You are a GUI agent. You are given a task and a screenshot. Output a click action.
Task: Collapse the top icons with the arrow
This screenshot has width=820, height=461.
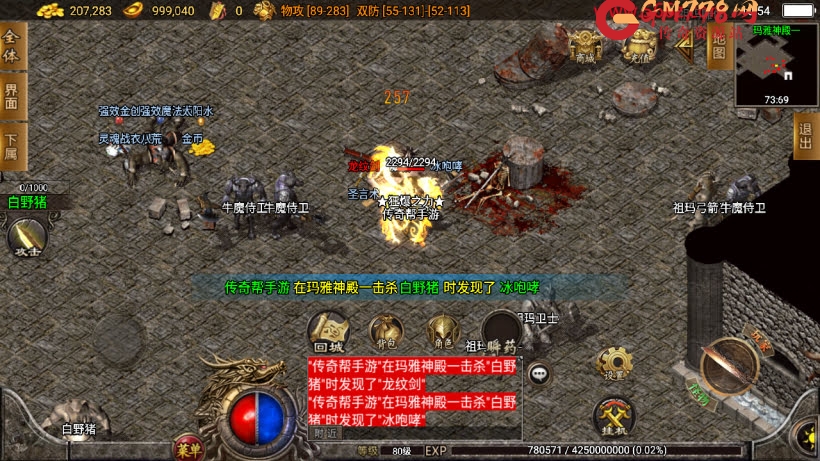point(684,48)
